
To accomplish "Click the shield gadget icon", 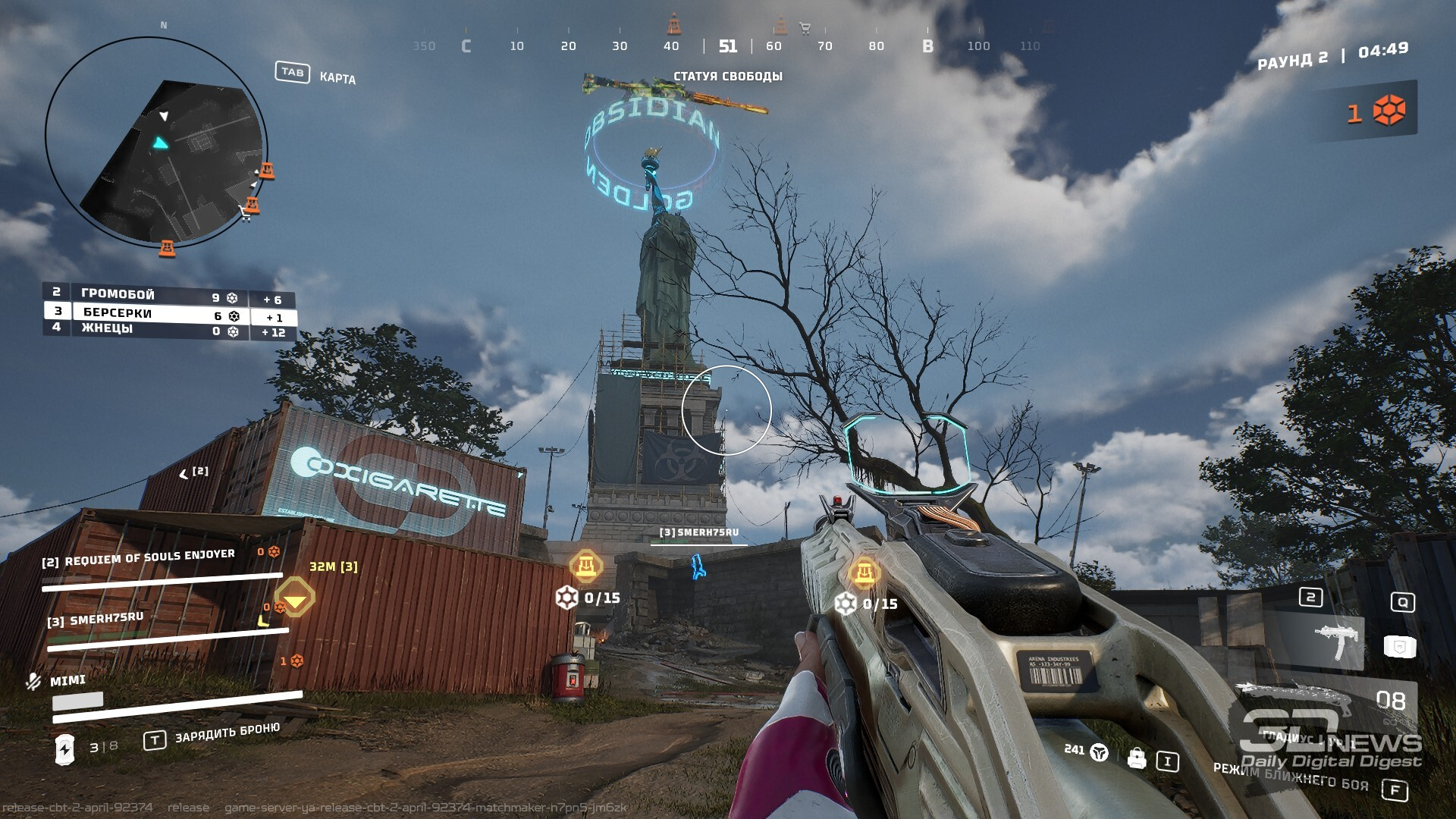I will click(x=1400, y=646).
